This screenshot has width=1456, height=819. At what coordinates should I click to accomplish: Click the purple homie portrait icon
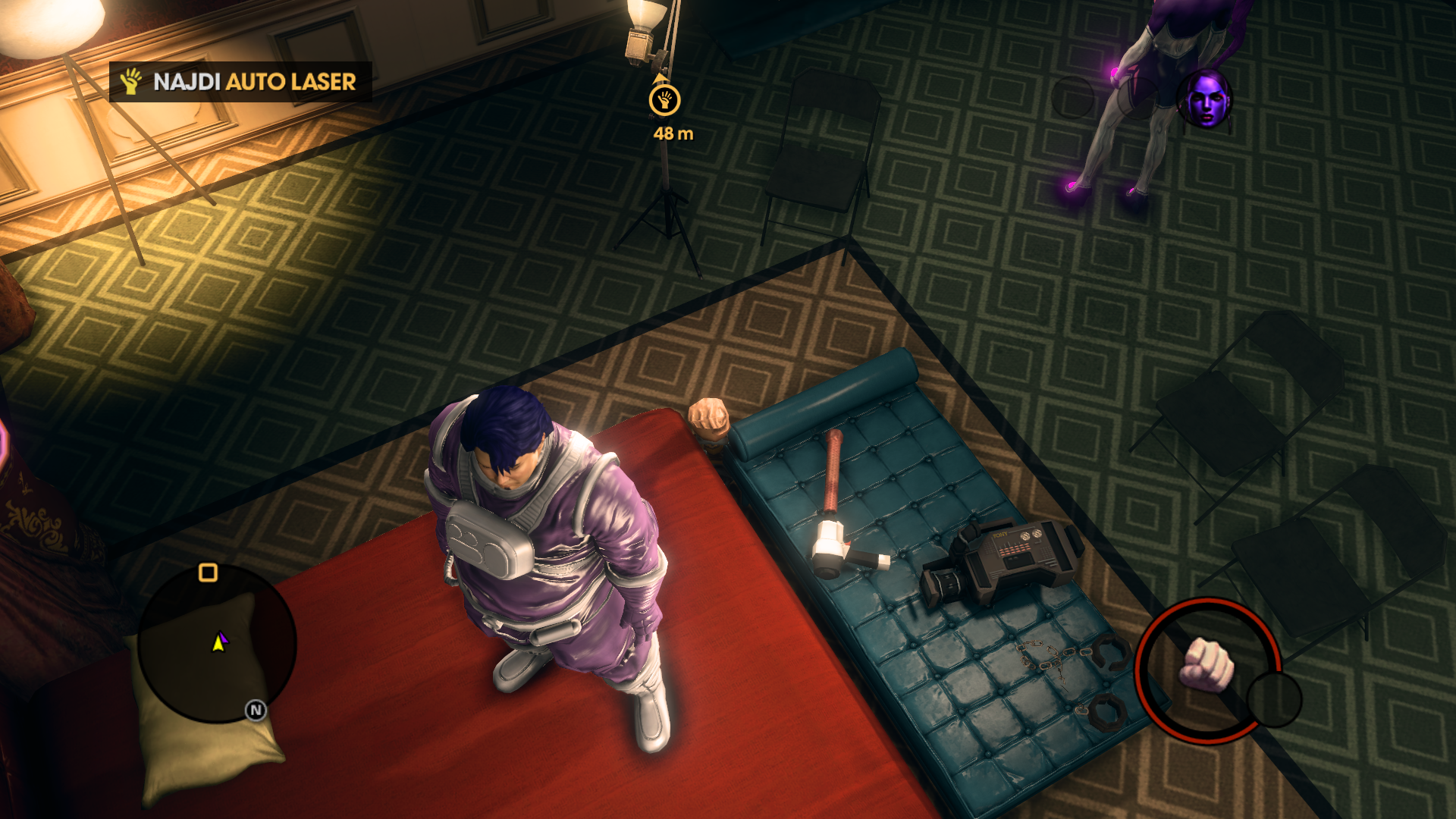coord(1204,99)
